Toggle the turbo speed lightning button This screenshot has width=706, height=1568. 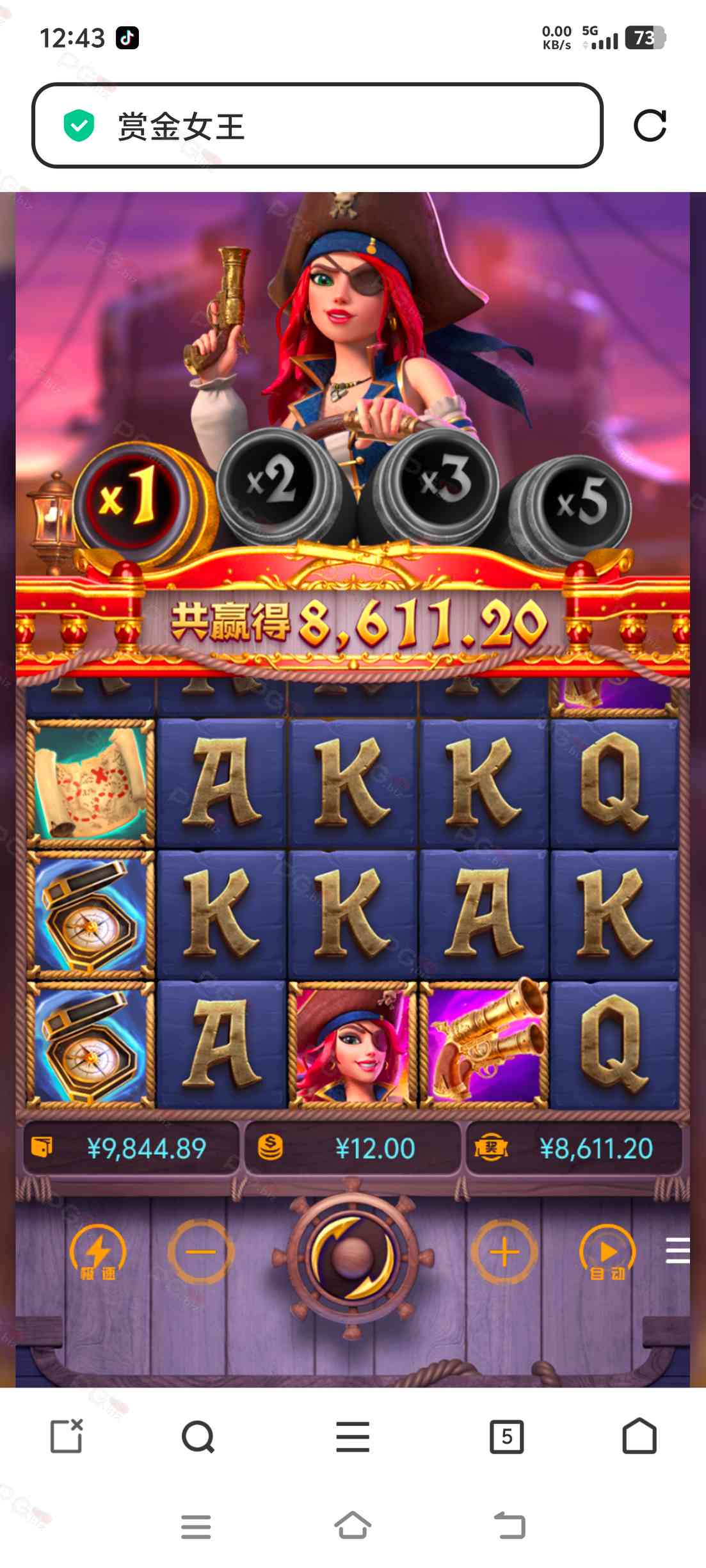[98, 1253]
